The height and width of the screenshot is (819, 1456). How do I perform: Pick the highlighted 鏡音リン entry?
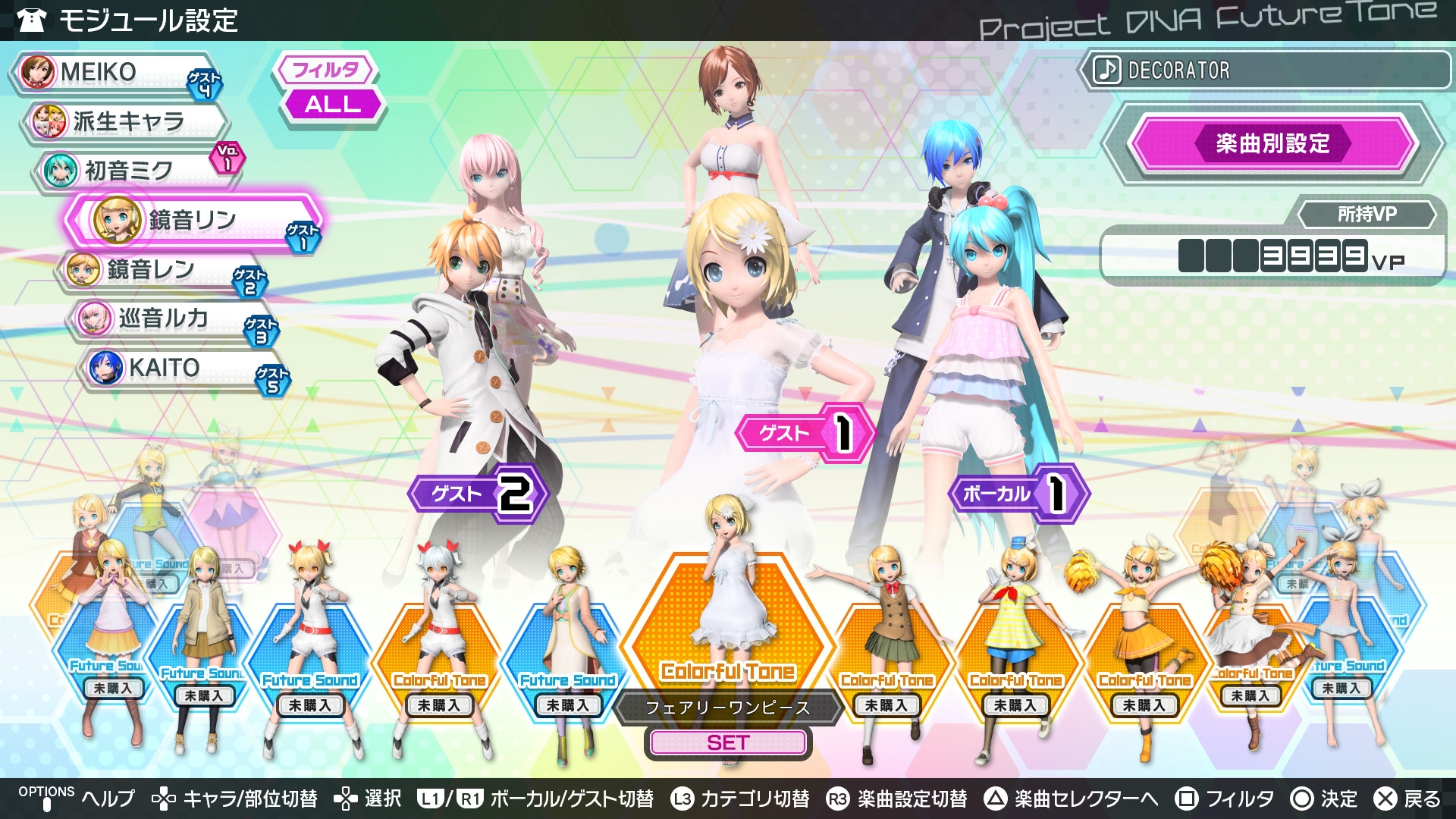coord(193,220)
